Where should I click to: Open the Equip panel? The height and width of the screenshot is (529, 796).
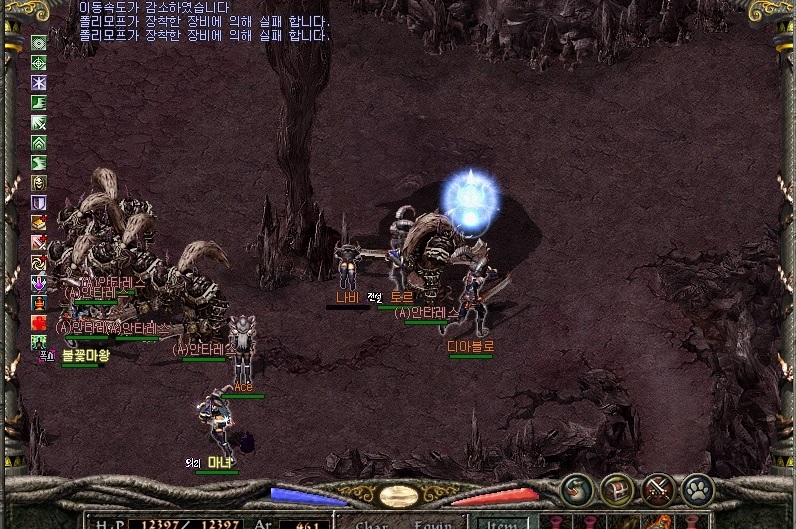[435, 523]
